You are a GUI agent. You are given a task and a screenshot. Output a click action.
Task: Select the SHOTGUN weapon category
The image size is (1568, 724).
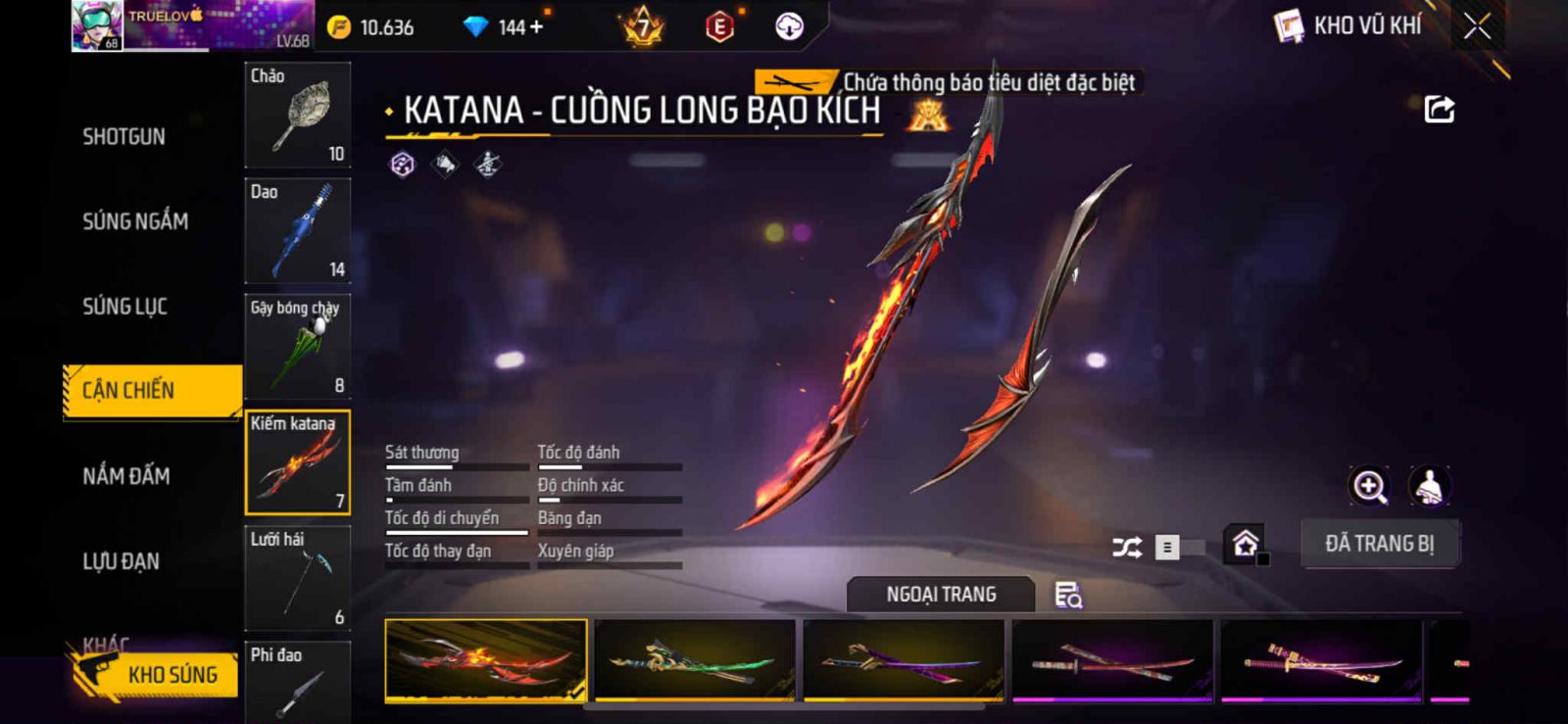(x=123, y=136)
